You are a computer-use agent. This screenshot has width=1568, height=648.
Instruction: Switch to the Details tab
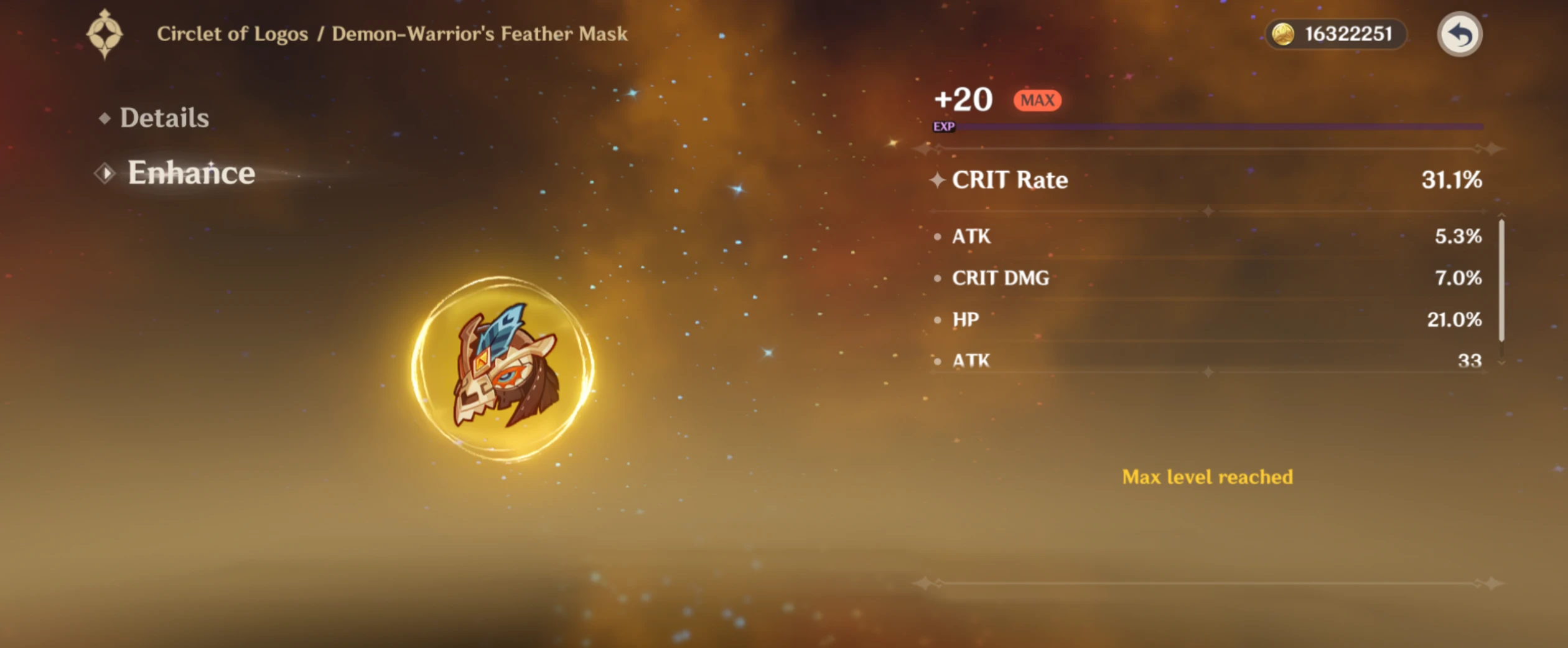164,117
